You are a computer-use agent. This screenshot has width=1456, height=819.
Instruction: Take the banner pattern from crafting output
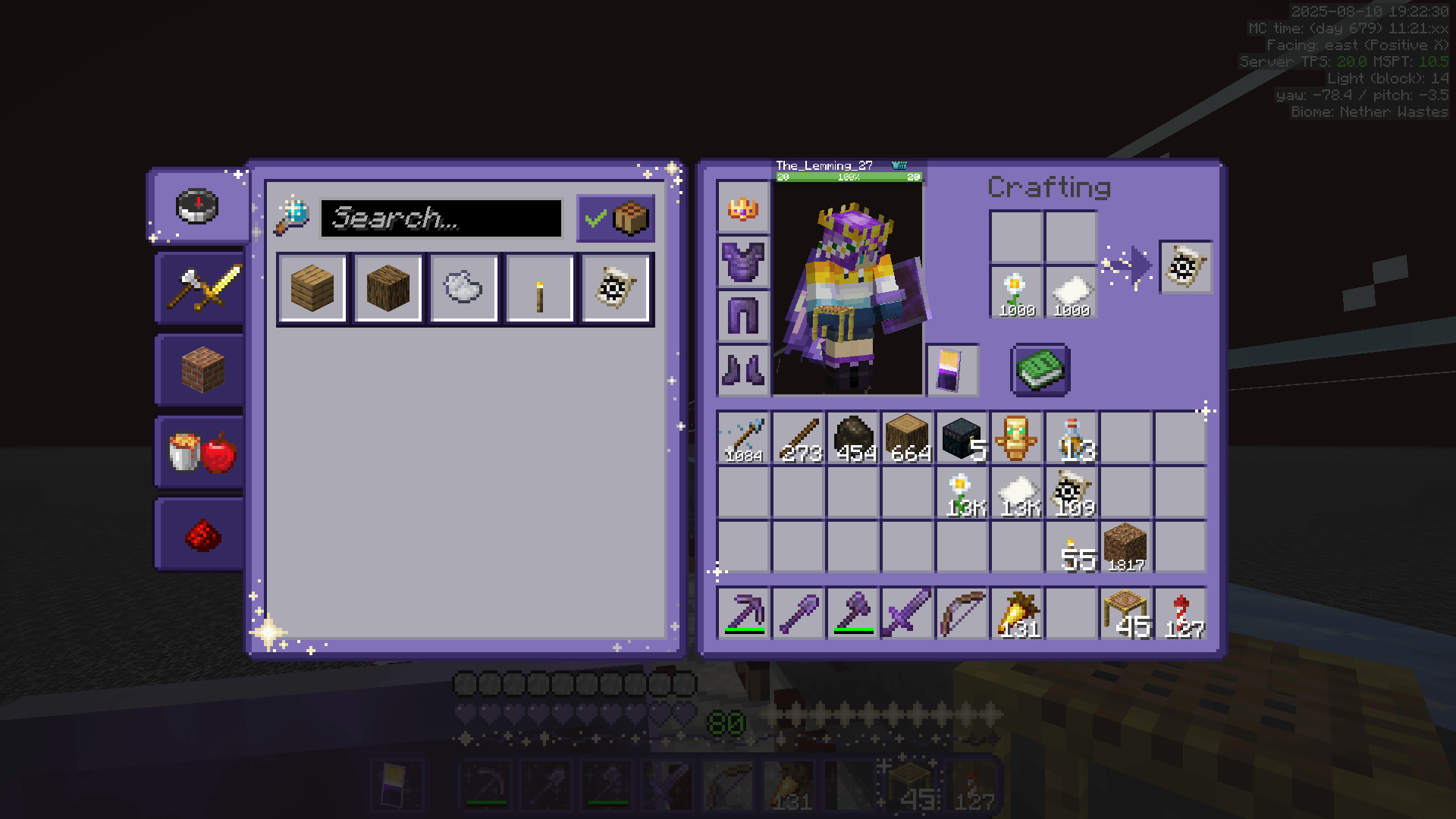pos(1185,268)
